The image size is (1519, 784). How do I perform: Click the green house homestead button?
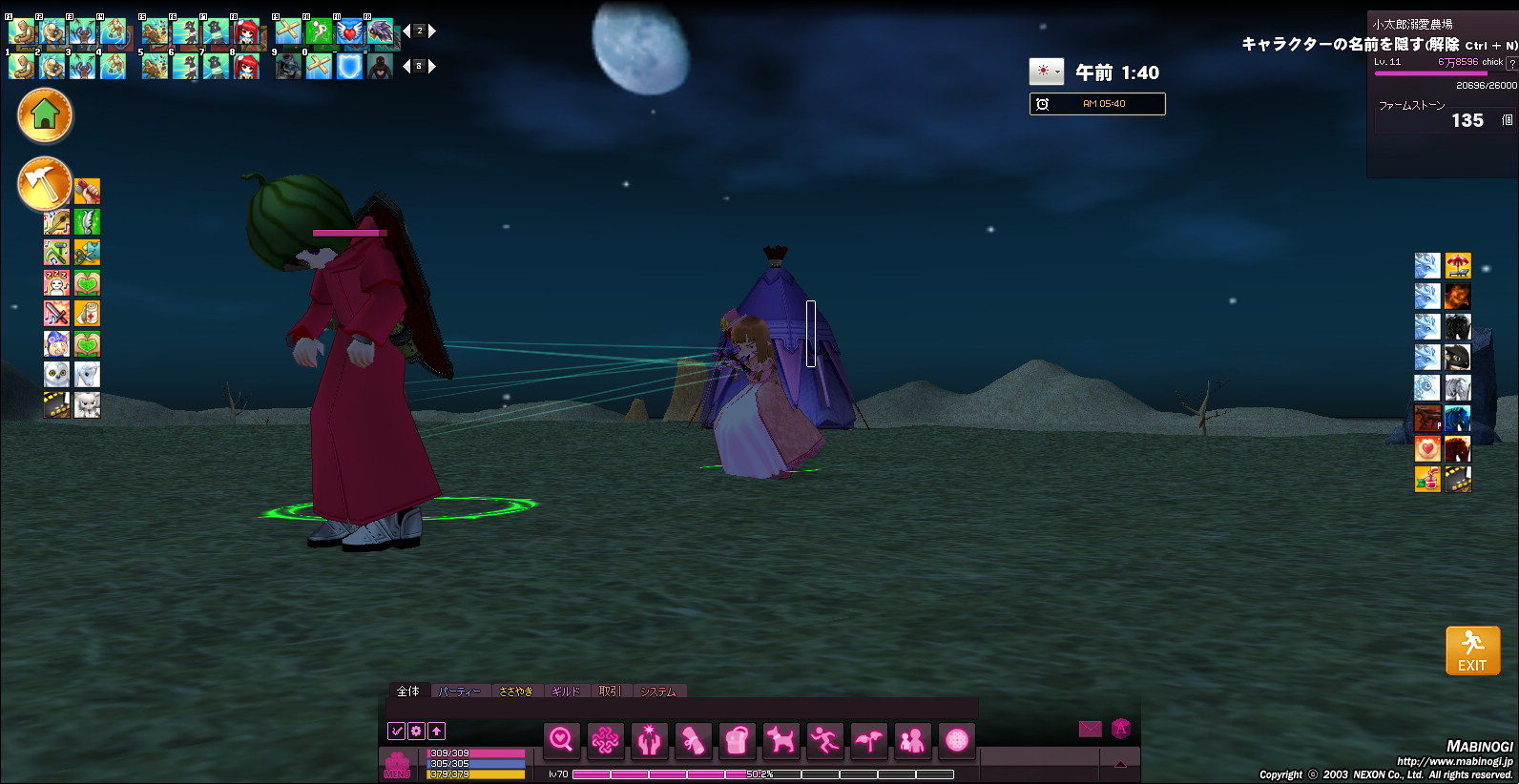click(x=44, y=115)
